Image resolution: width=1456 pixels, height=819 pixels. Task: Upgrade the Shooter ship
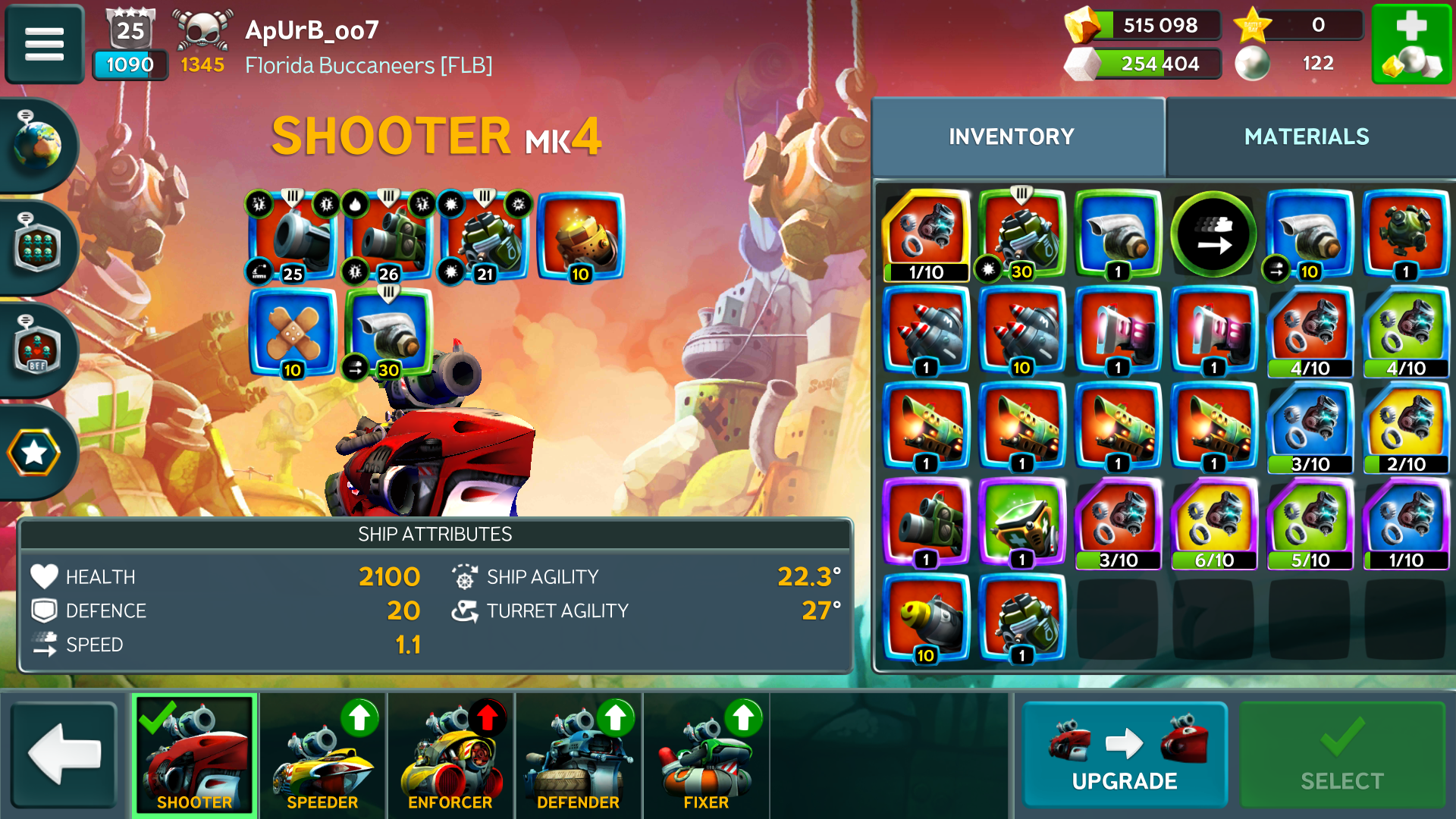pyautogui.click(x=1125, y=755)
